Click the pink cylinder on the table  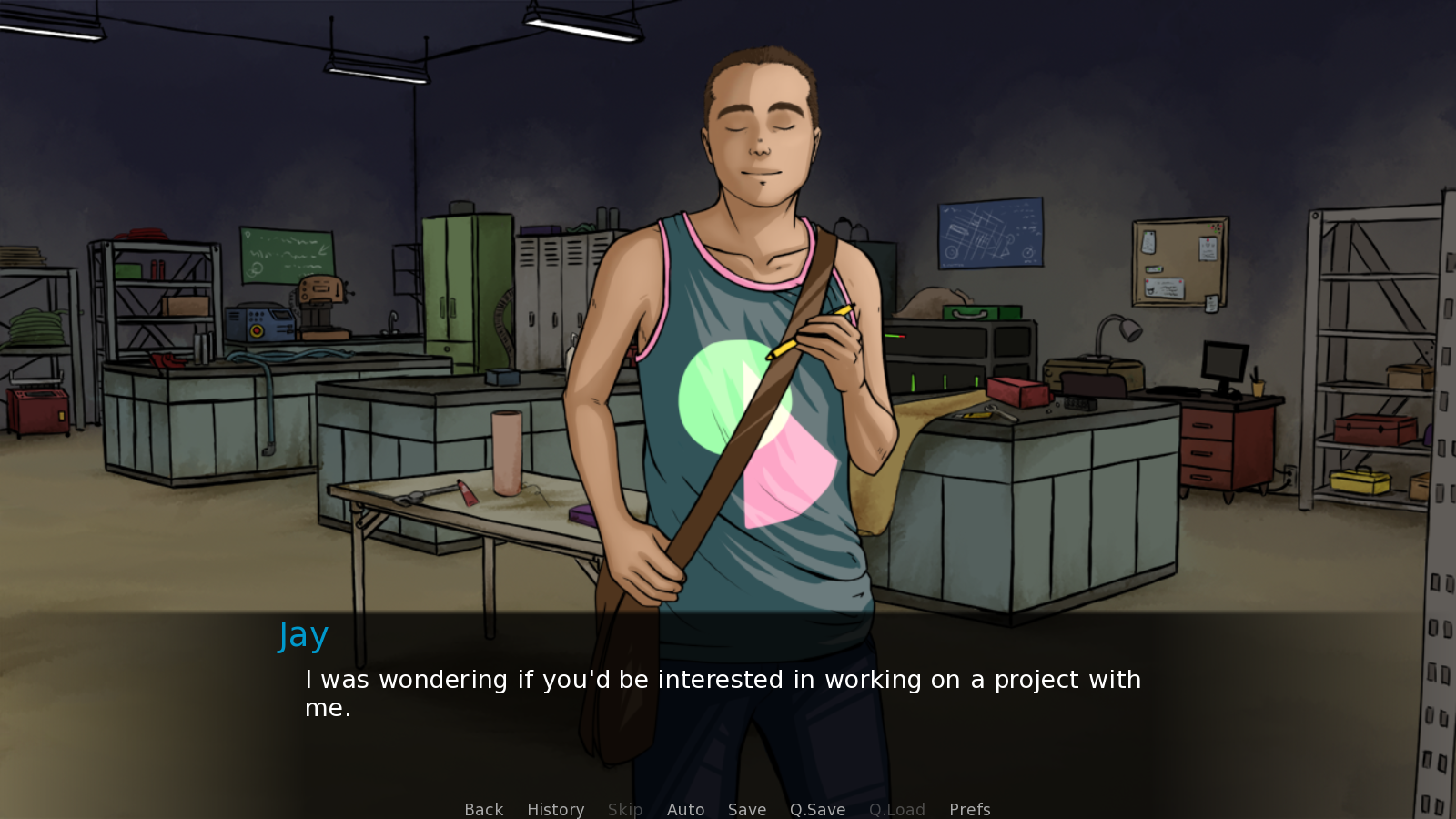click(506, 455)
